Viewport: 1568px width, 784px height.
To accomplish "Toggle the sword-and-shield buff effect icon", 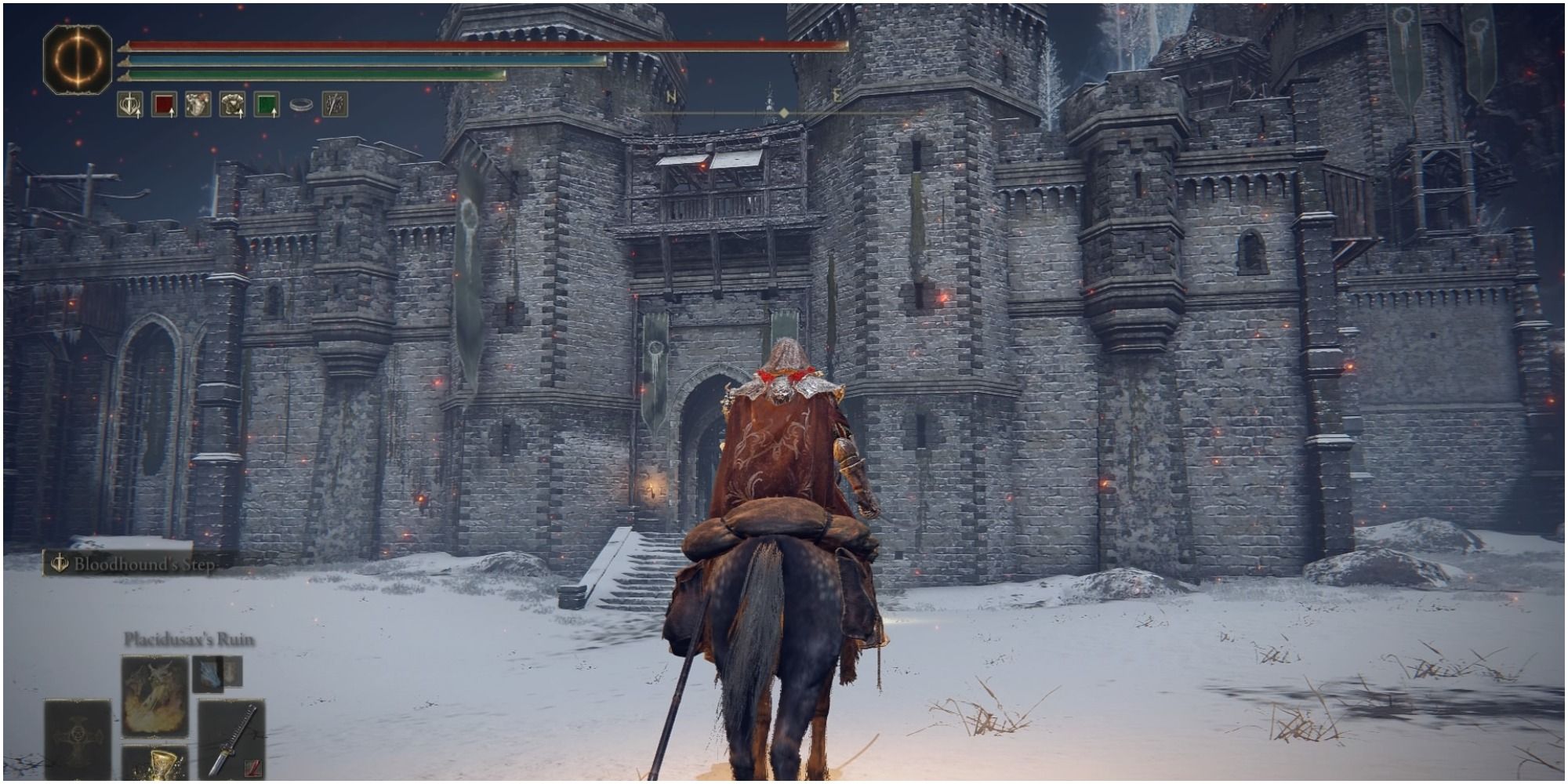I will [131, 105].
